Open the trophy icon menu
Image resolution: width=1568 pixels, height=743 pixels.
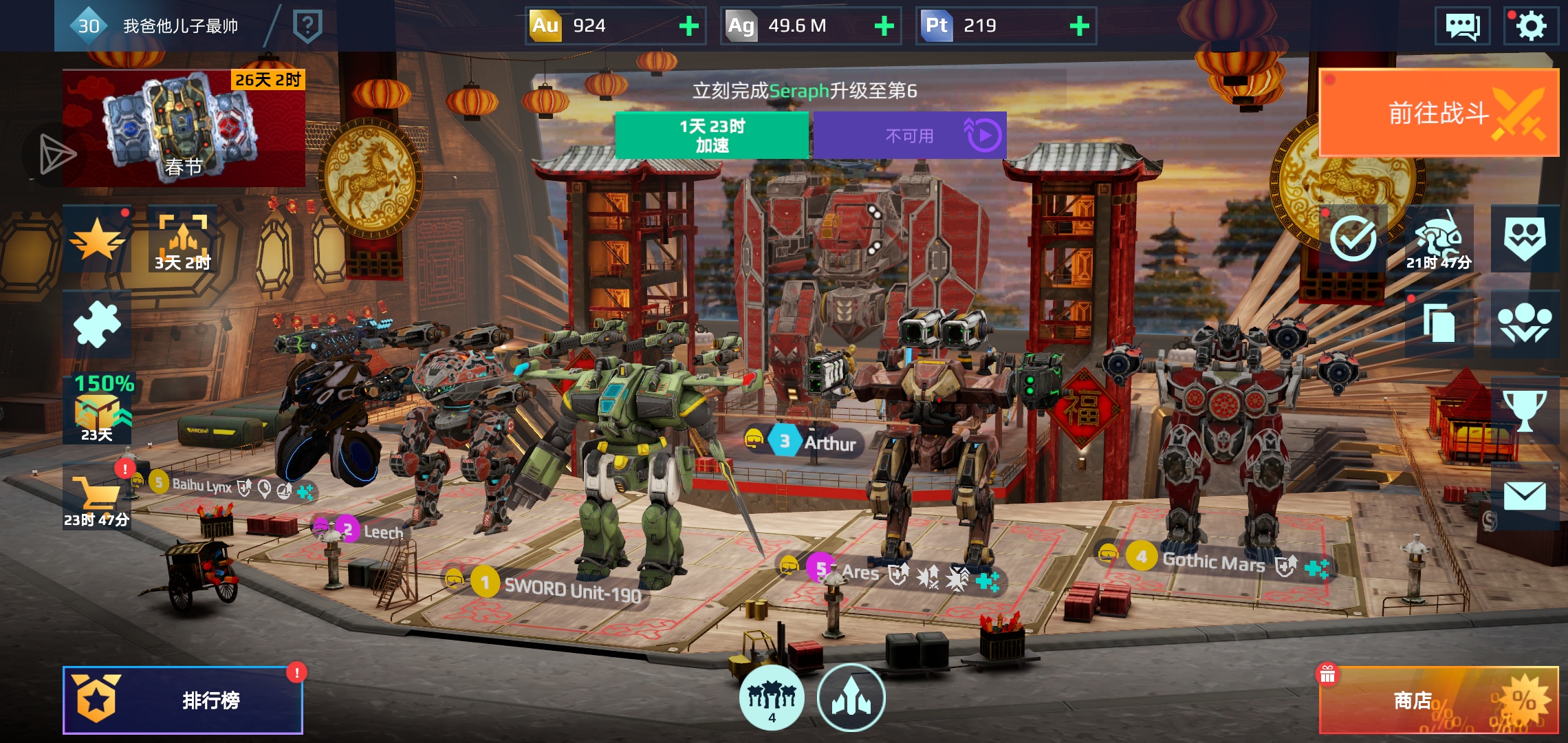tap(1525, 410)
